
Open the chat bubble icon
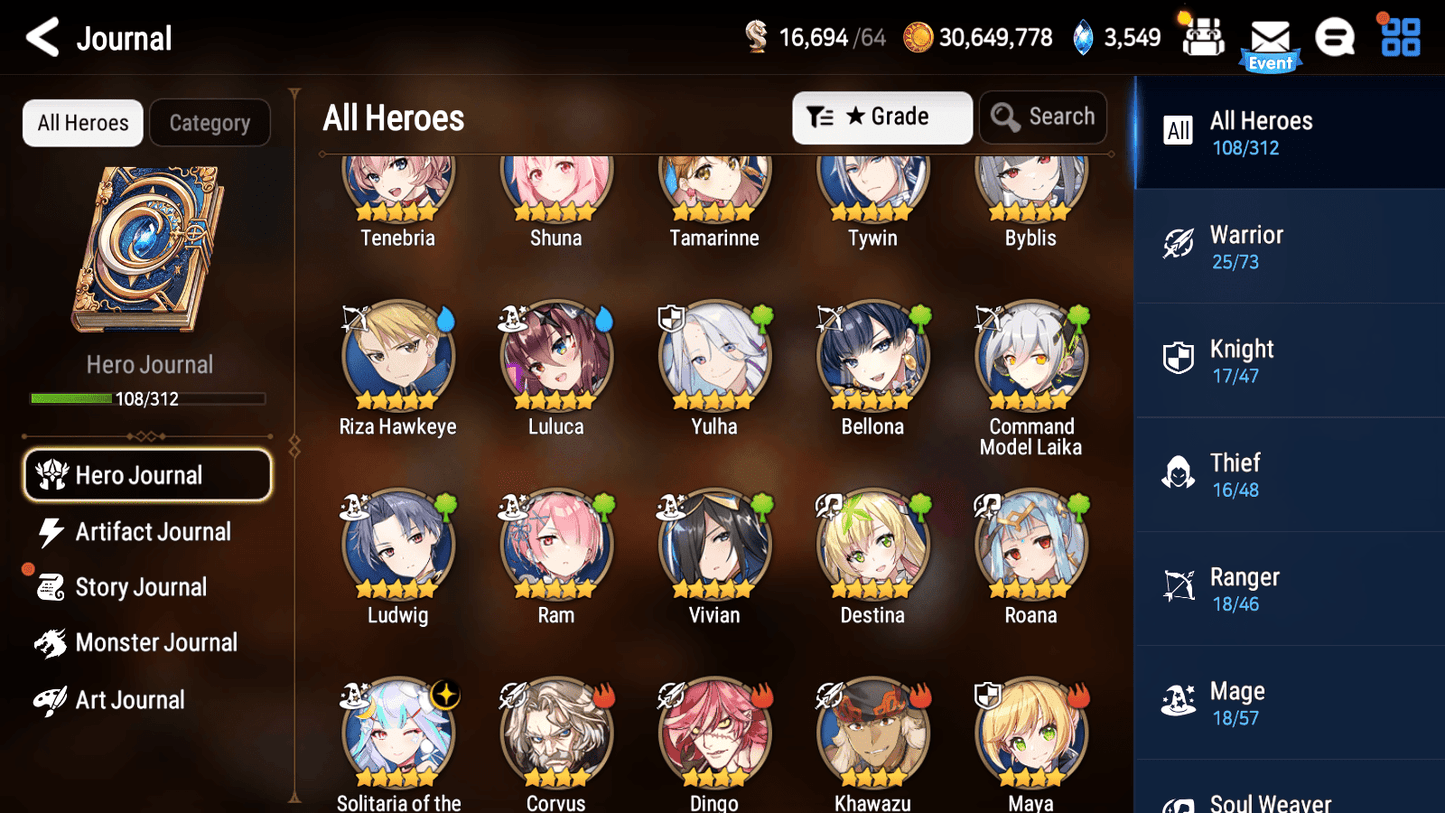(1335, 36)
